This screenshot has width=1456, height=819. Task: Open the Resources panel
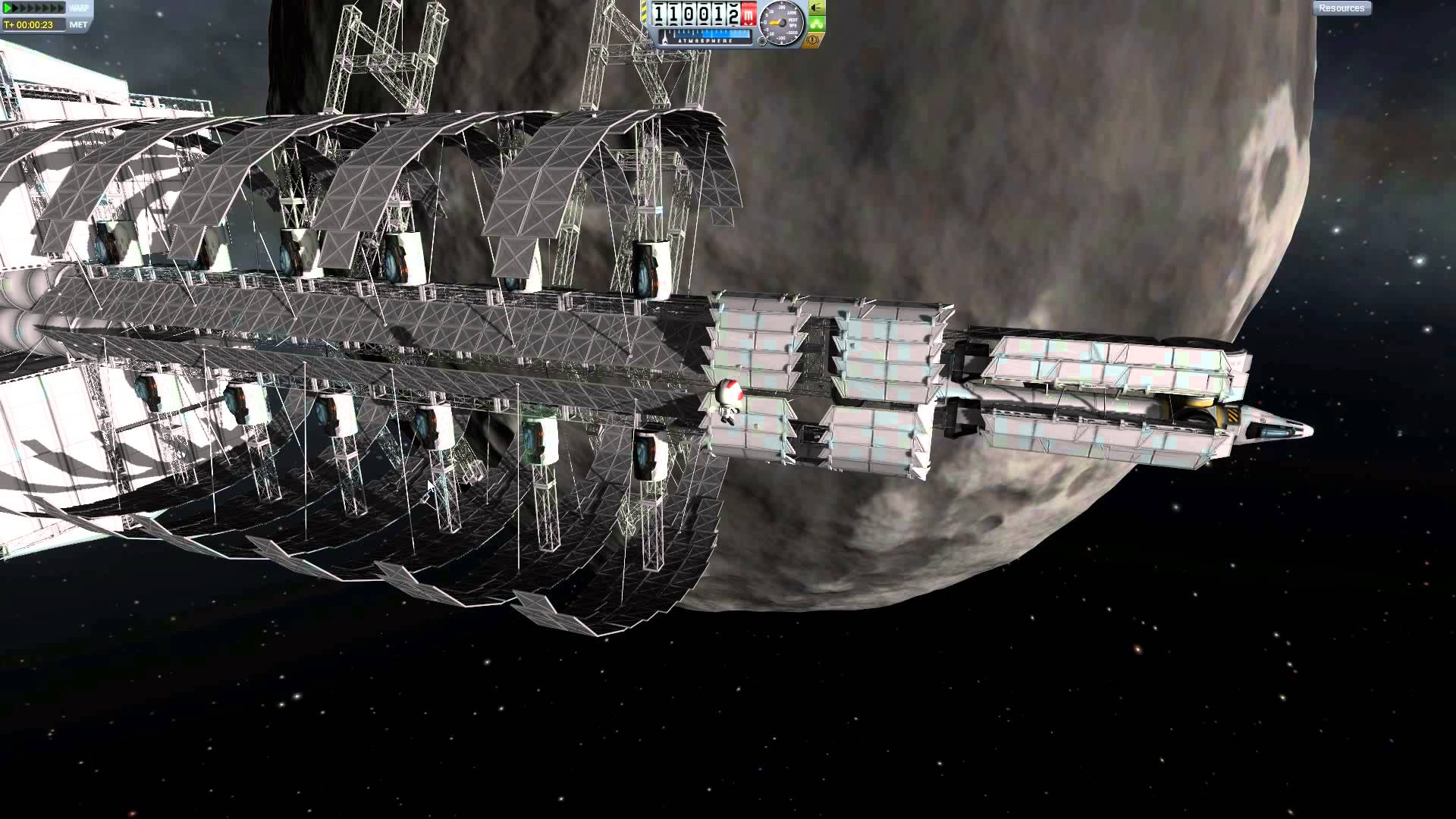click(1341, 8)
